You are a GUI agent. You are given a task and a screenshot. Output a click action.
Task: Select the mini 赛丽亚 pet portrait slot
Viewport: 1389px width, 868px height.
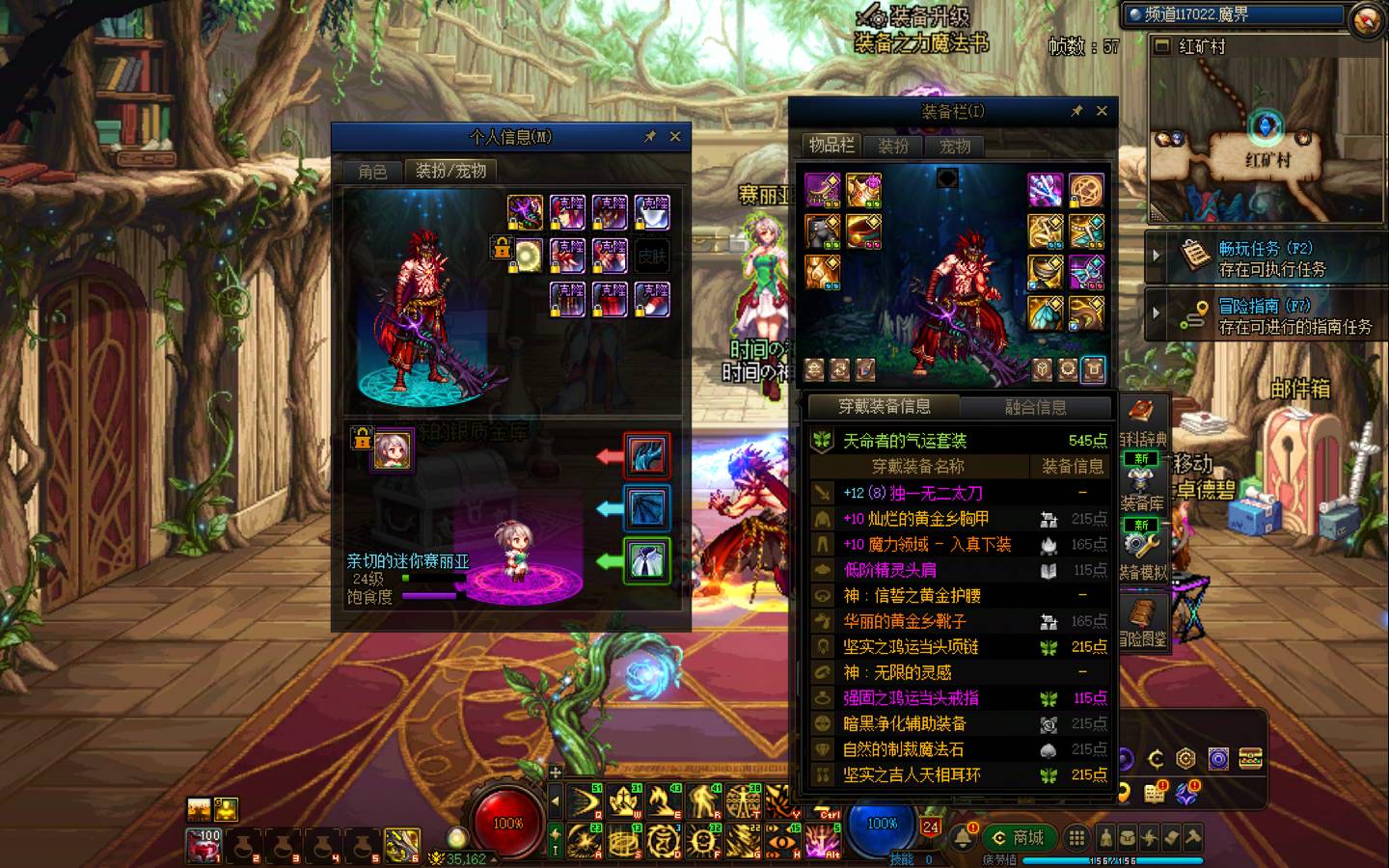[x=393, y=449]
